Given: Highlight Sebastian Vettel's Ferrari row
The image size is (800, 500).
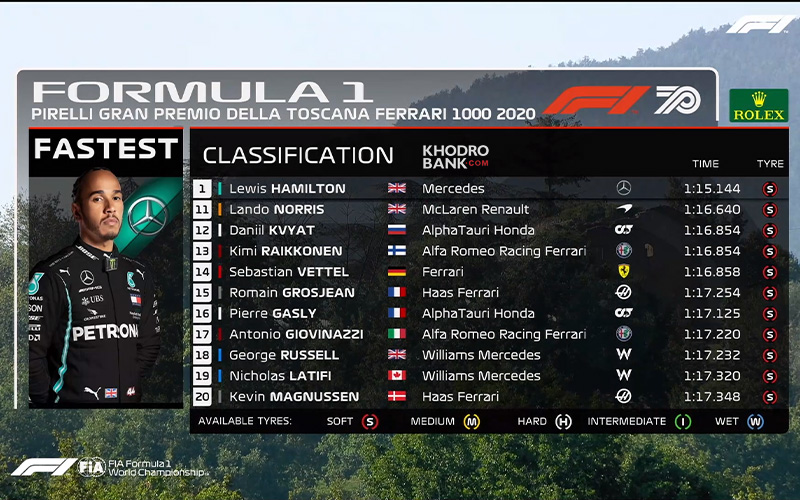Looking at the screenshot, I should coord(488,272).
